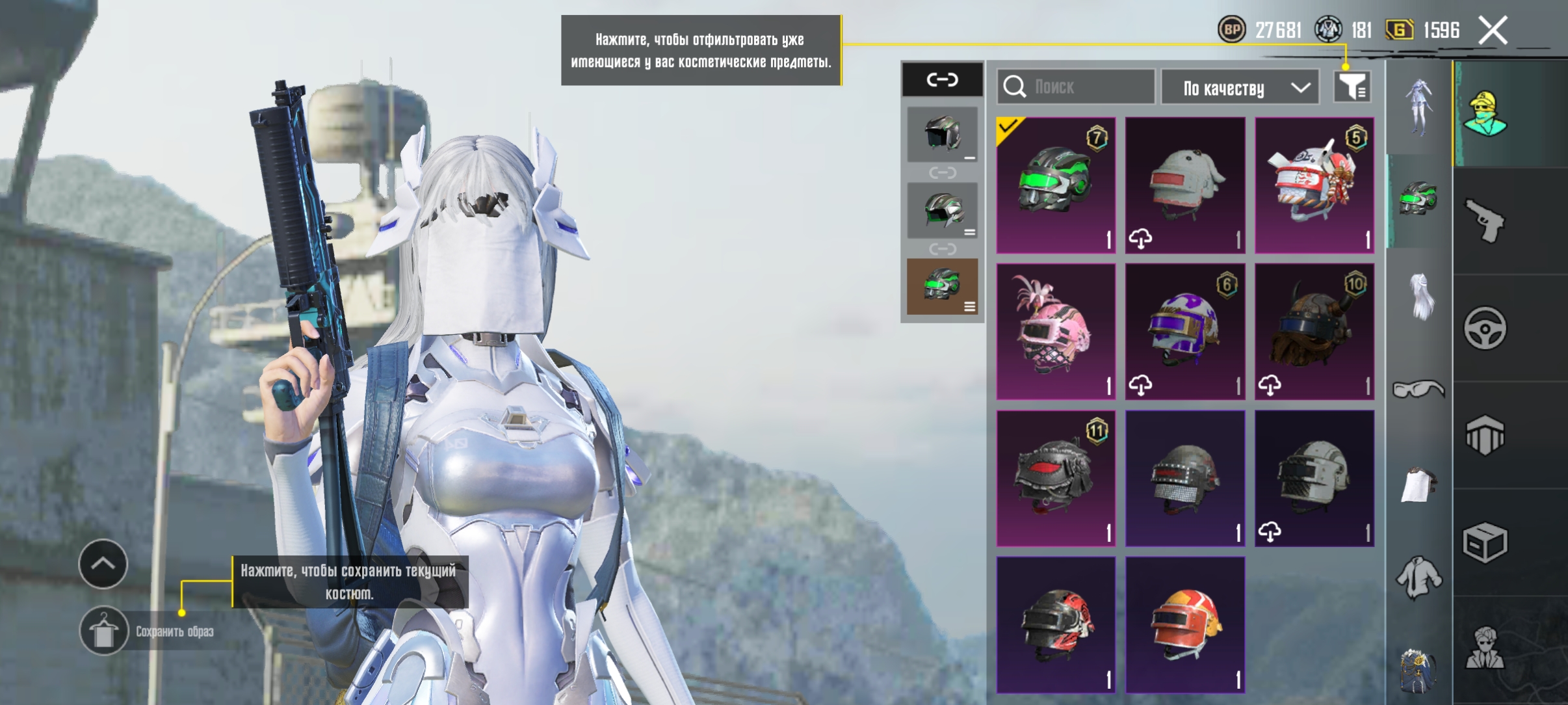Select the orange and yellow helmet
The height and width of the screenshot is (705, 1568).
pos(1184,624)
